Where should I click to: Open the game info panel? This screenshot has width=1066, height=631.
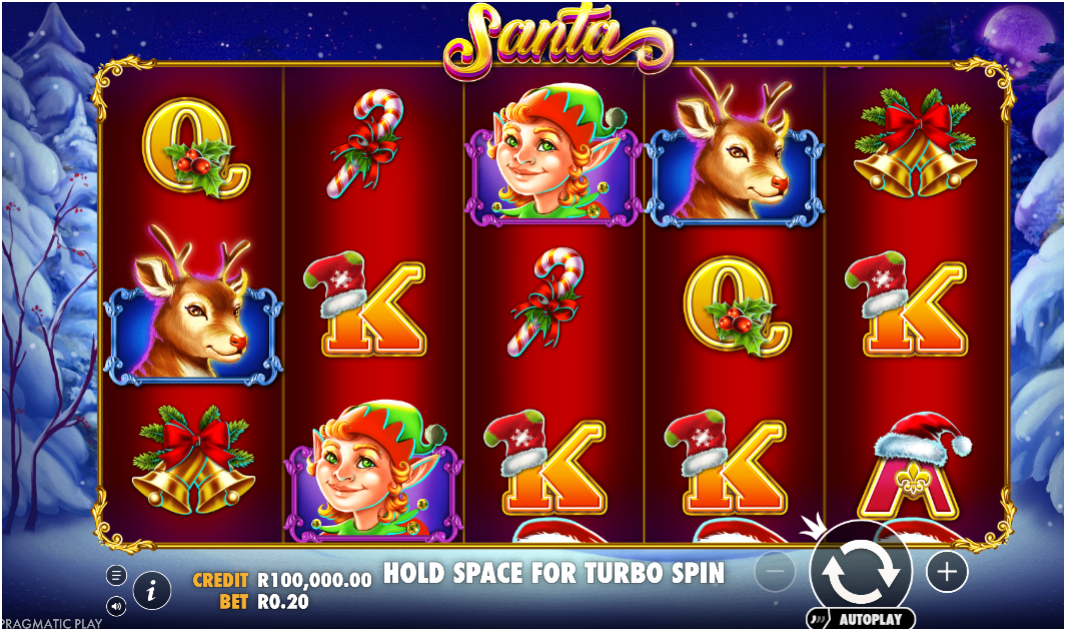[x=152, y=591]
